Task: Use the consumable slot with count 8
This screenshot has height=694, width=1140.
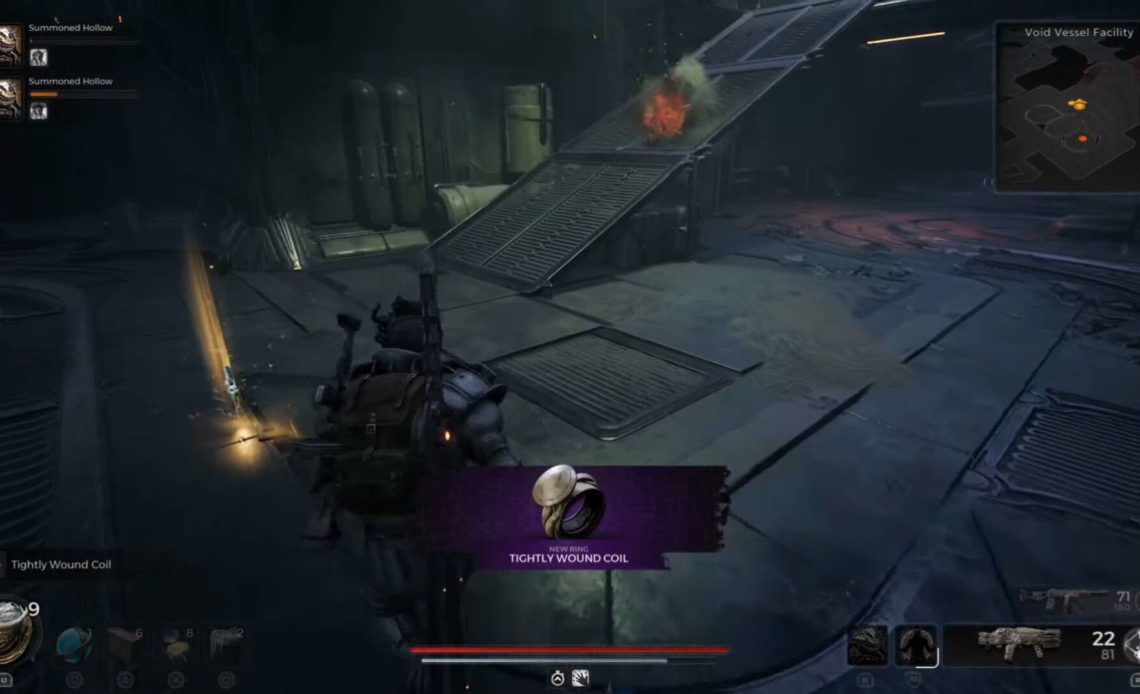Action: (x=176, y=645)
